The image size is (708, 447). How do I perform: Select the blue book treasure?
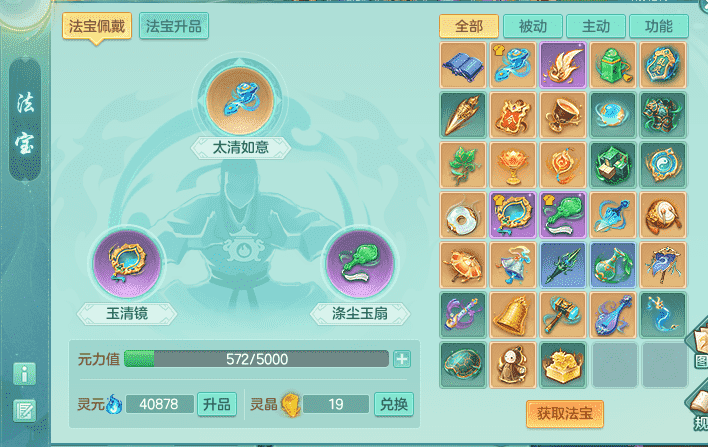463,65
